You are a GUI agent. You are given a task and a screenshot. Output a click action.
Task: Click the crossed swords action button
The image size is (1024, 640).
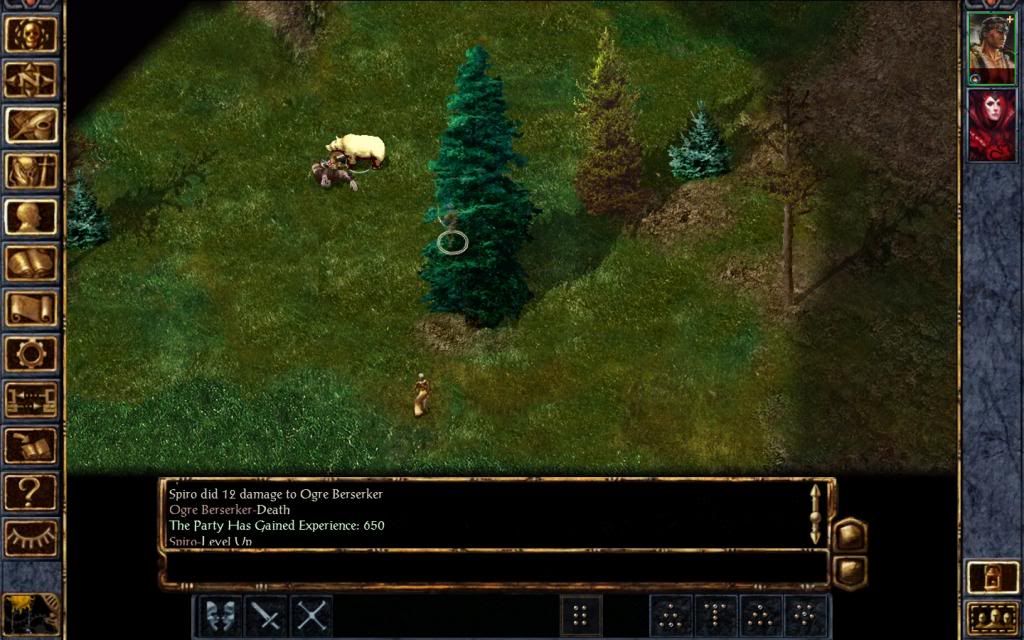pyautogui.click(x=312, y=615)
